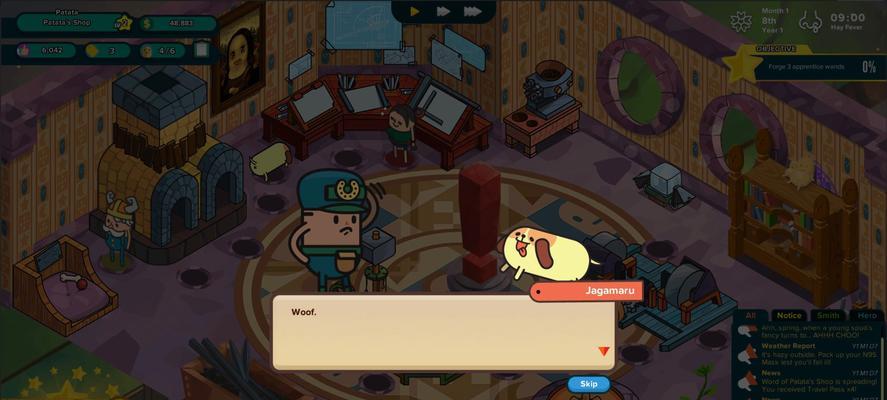This screenshot has height=400, width=887.
Task: Skip the dialogue with Jagamaru
Action: [588, 384]
